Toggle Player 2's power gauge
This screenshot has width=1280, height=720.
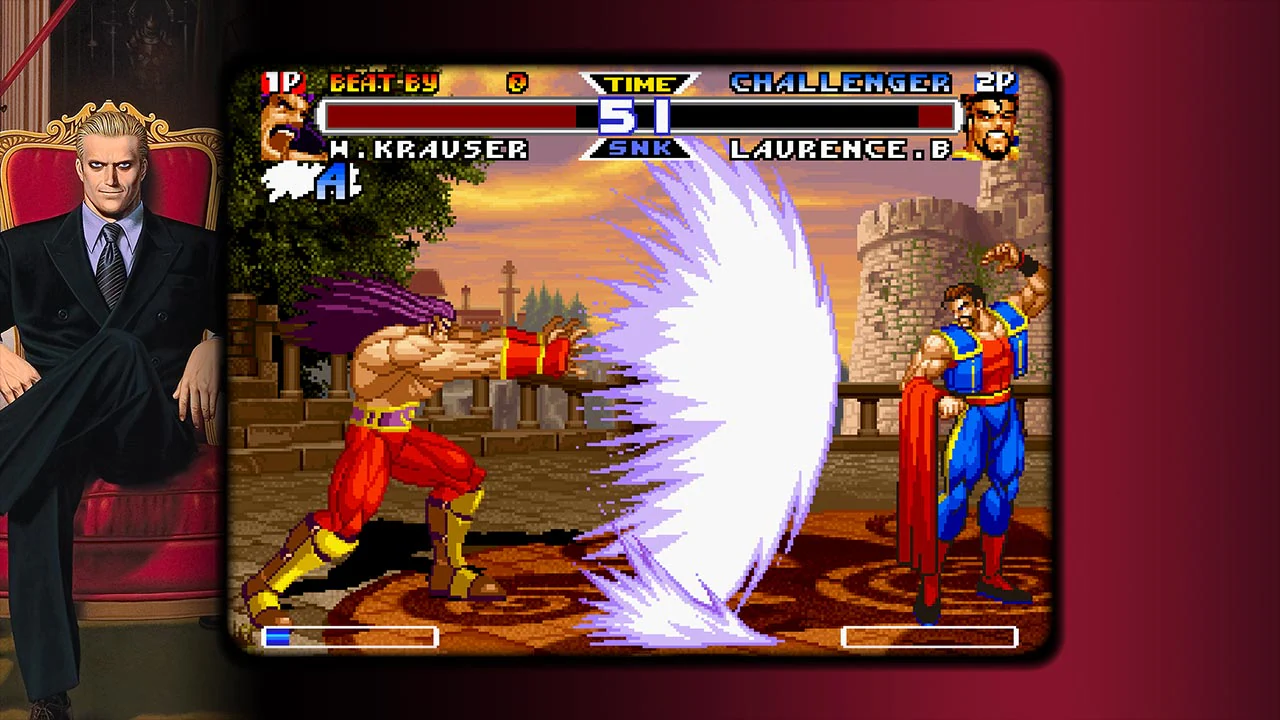pyautogui.click(x=929, y=637)
